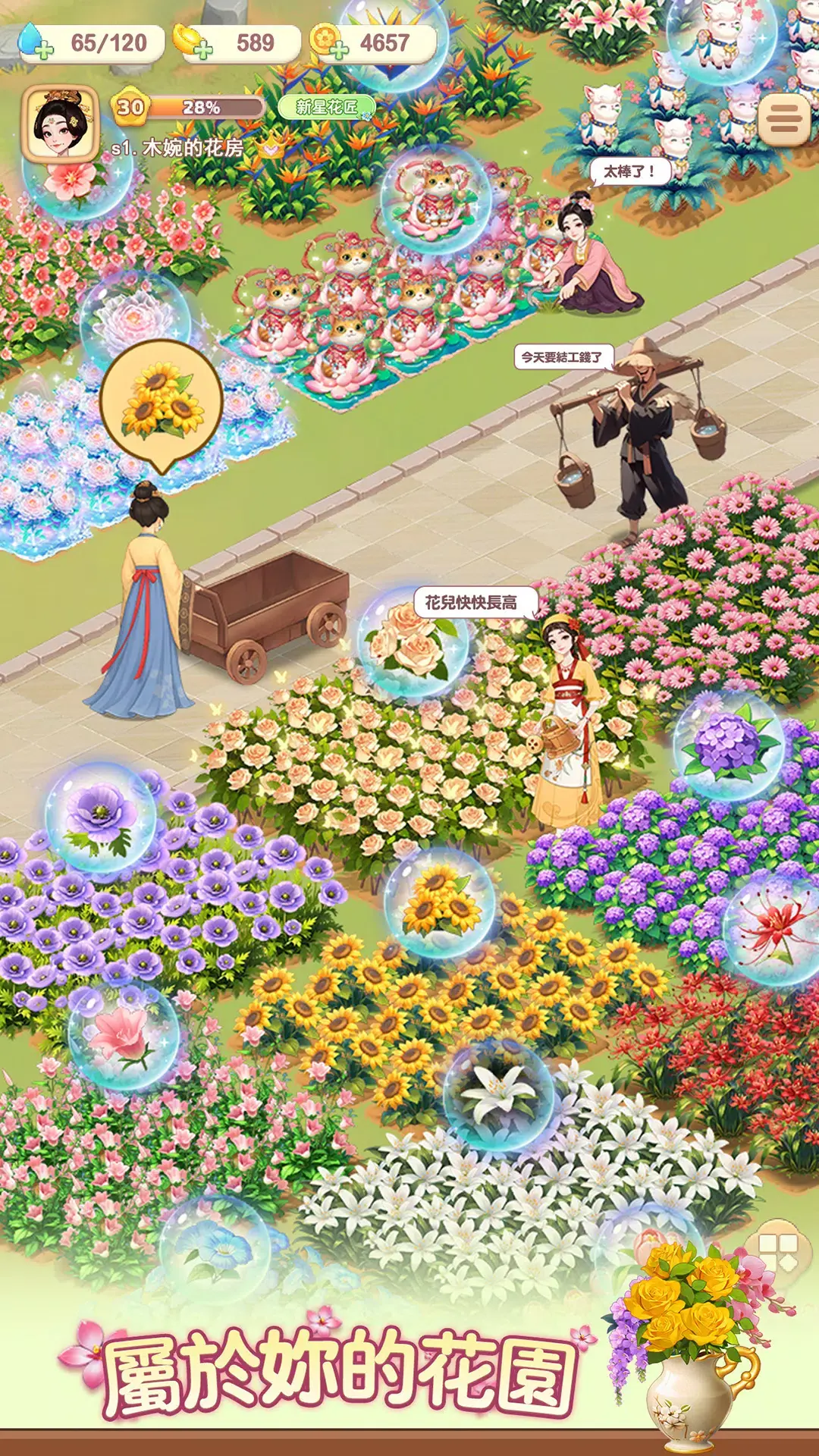Screen dimensions: 819x1456
Task: Harvest the purple anemone bubble
Action: pos(100,817)
